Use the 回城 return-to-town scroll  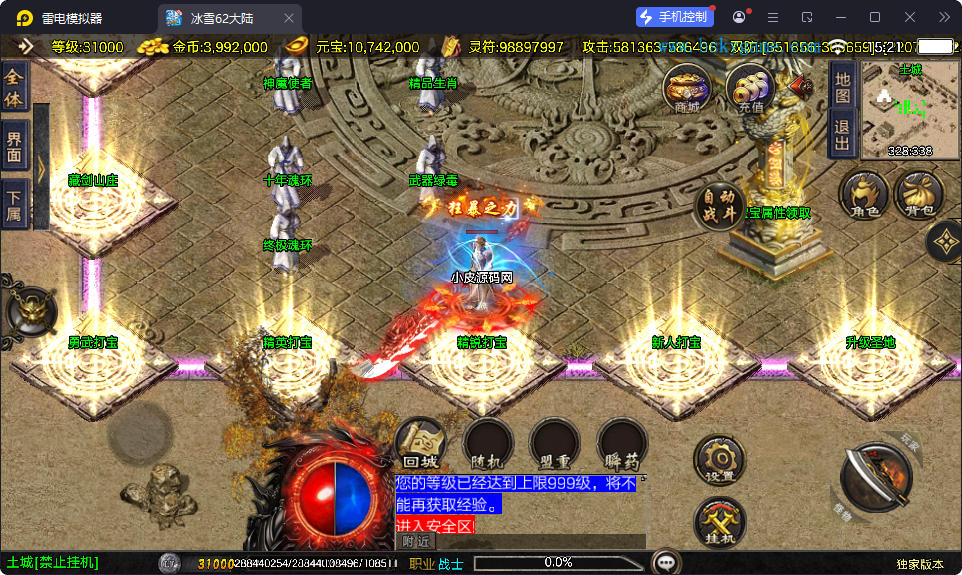tap(420, 445)
